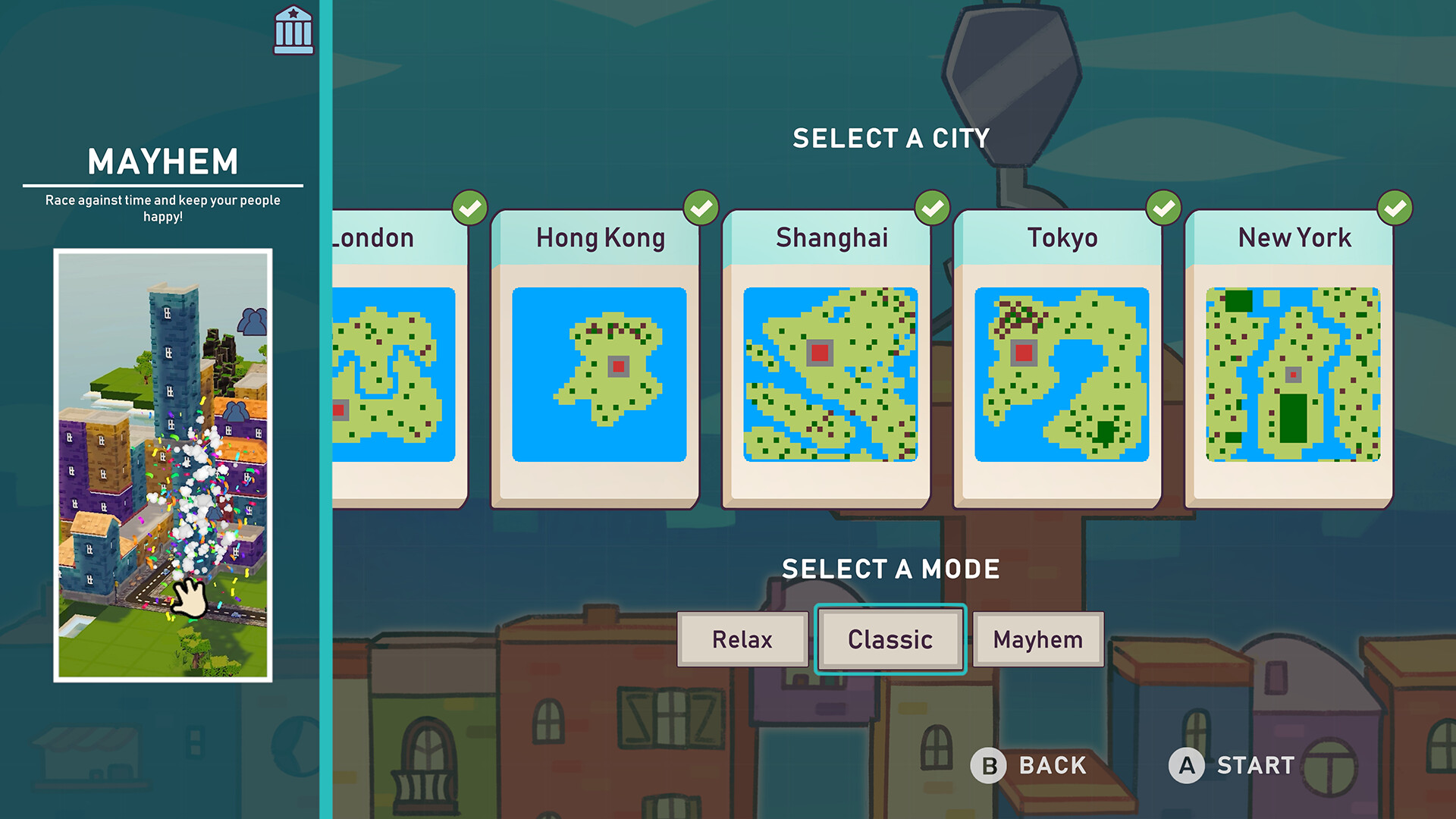Select the Mayhem game mode
The width and height of the screenshot is (1456, 819).
pyautogui.click(x=1037, y=639)
